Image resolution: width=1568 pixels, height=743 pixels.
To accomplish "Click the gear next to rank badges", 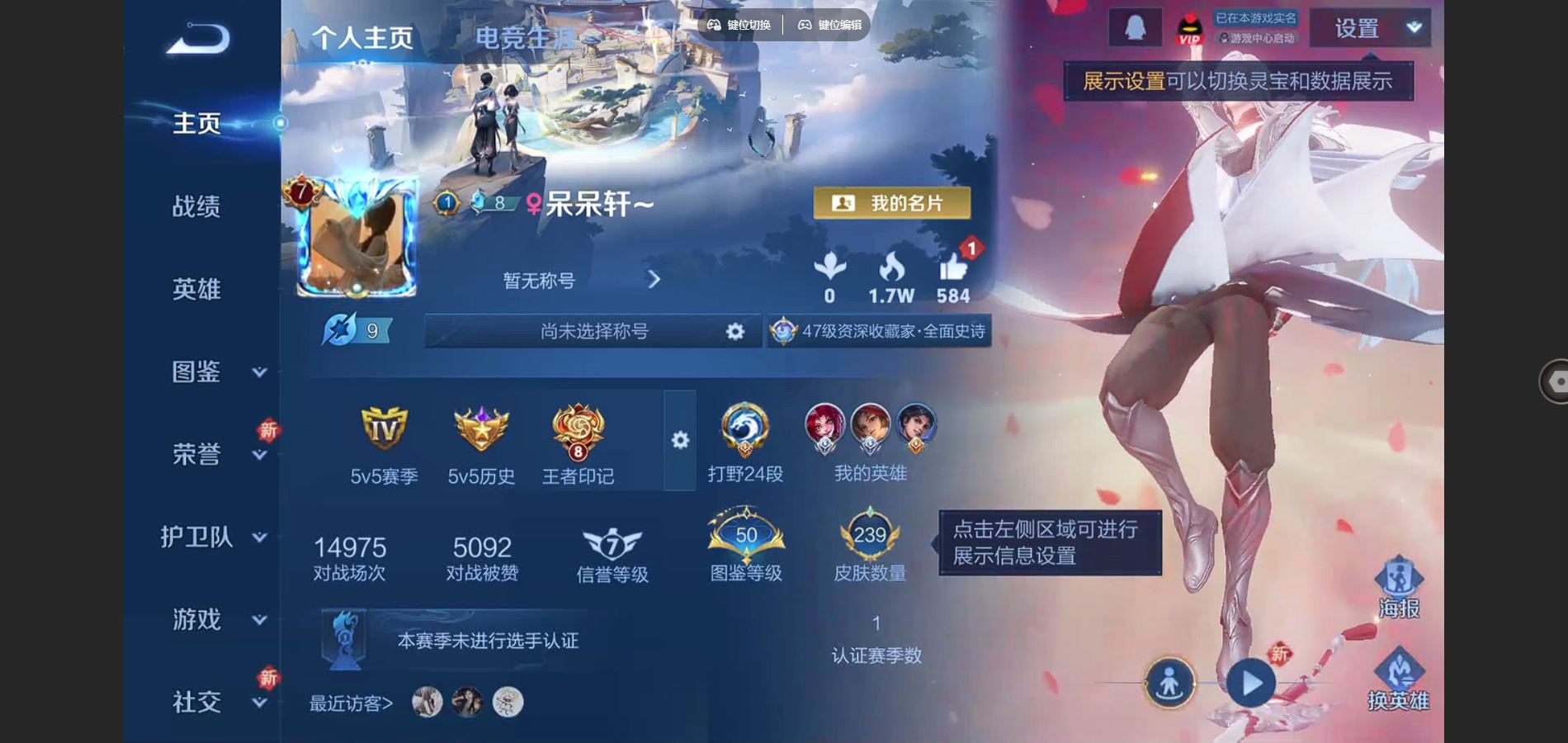I will click(x=678, y=440).
